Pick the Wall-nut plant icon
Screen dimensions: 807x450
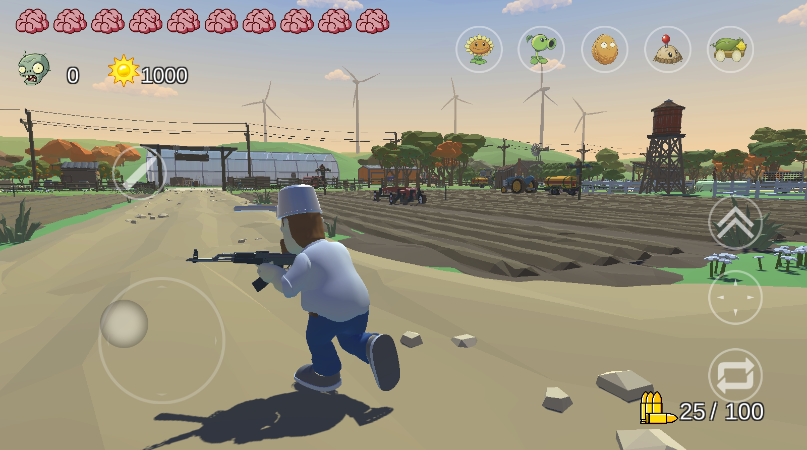click(605, 49)
